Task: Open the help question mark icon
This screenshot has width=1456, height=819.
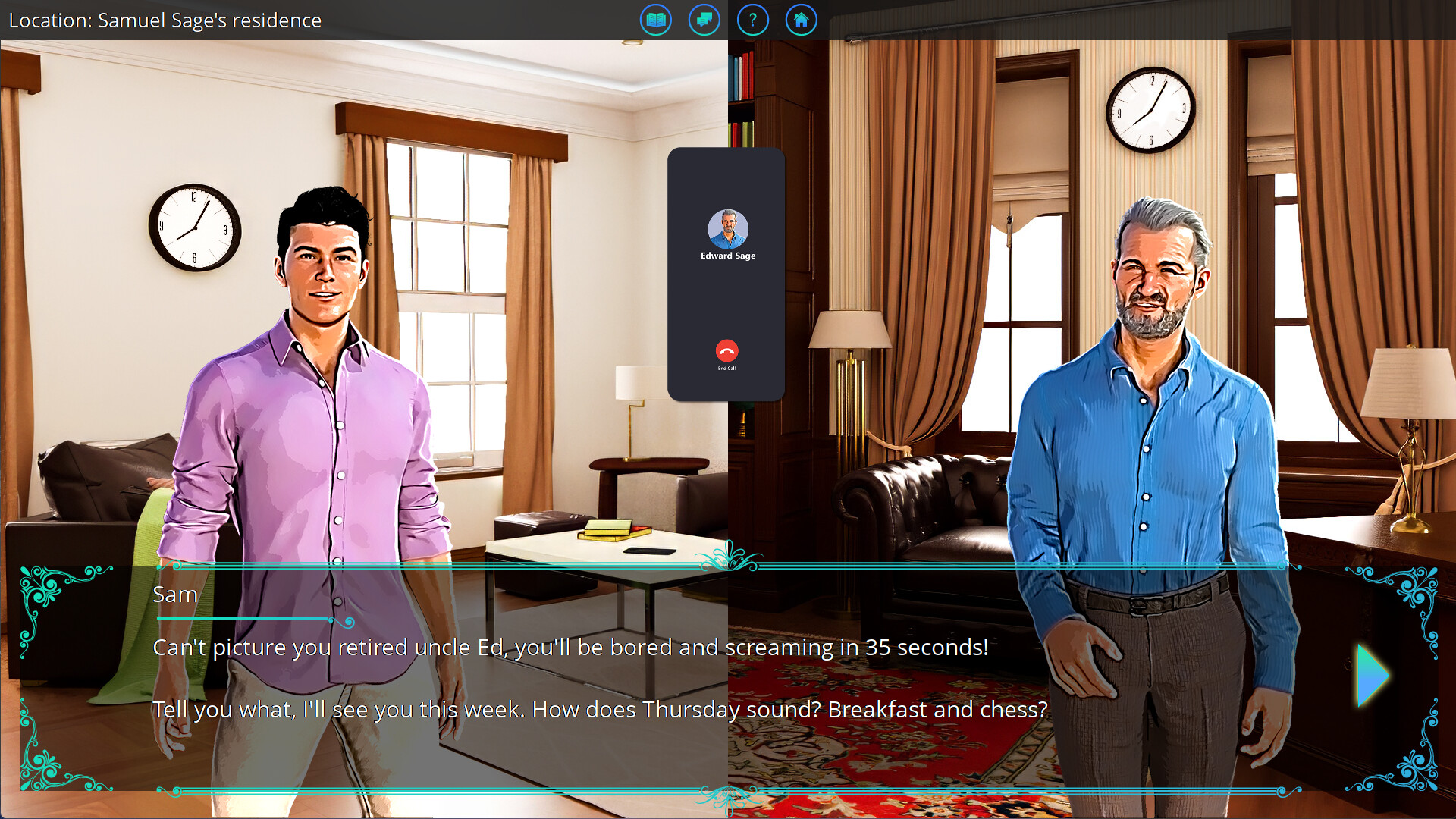Action: click(752, 20)
